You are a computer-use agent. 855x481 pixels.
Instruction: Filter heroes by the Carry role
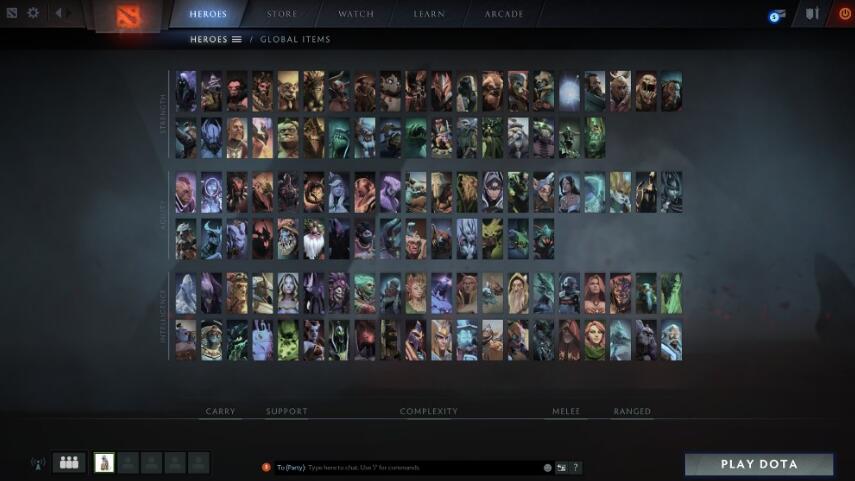point(220,411)
